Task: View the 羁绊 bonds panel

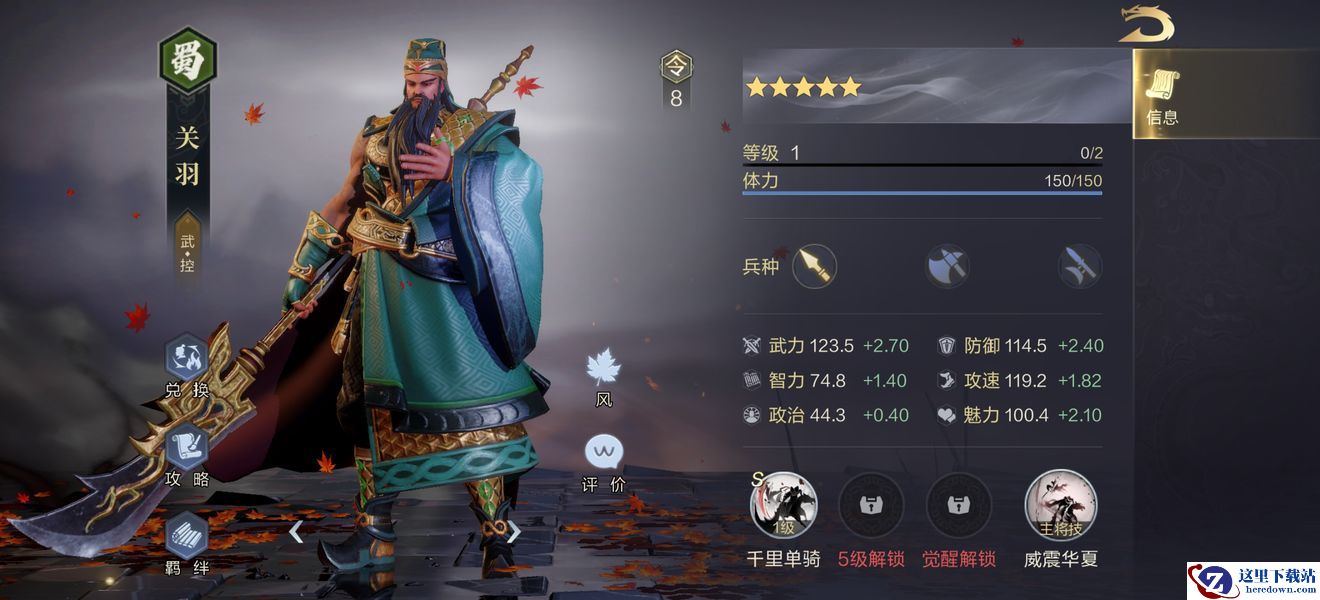Action: click(187, 540)
